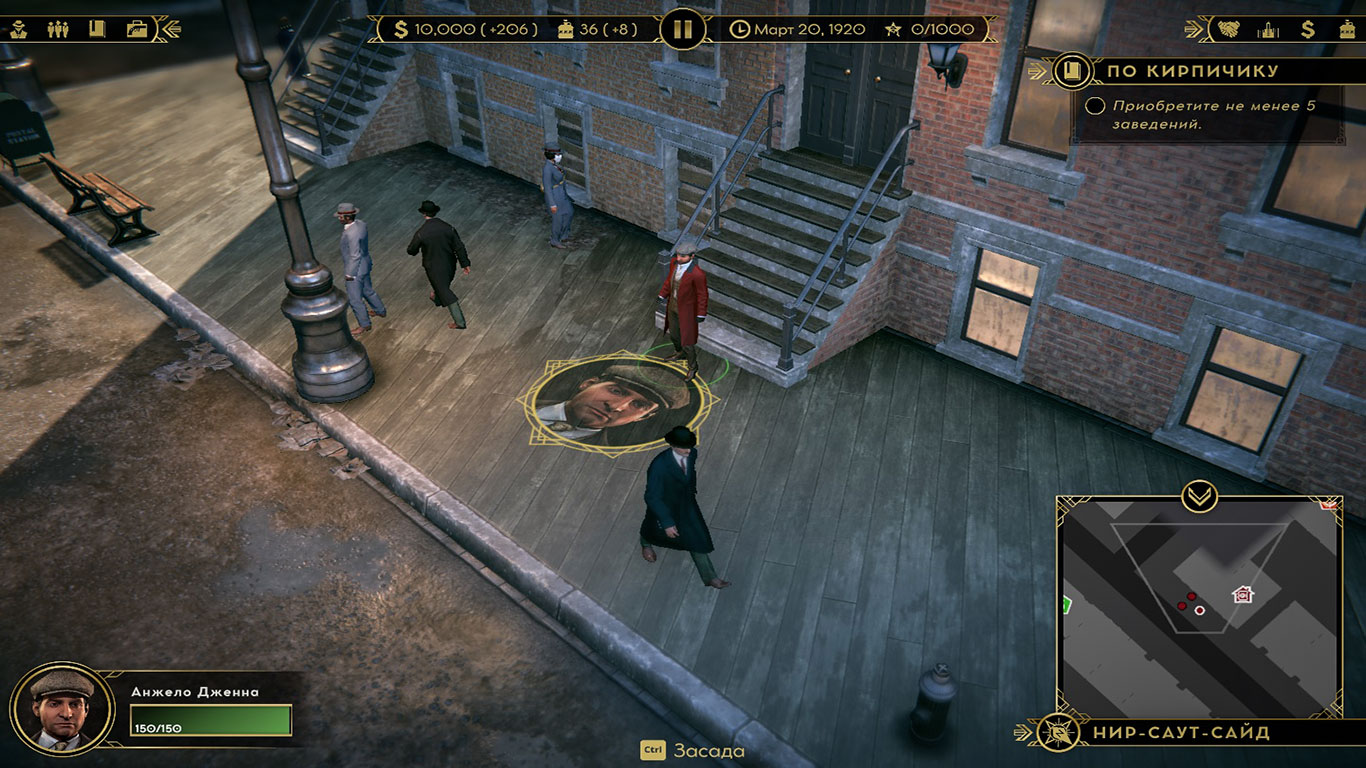
Task: Open the boss profile with the gangster icon
Action: [18, 29]
